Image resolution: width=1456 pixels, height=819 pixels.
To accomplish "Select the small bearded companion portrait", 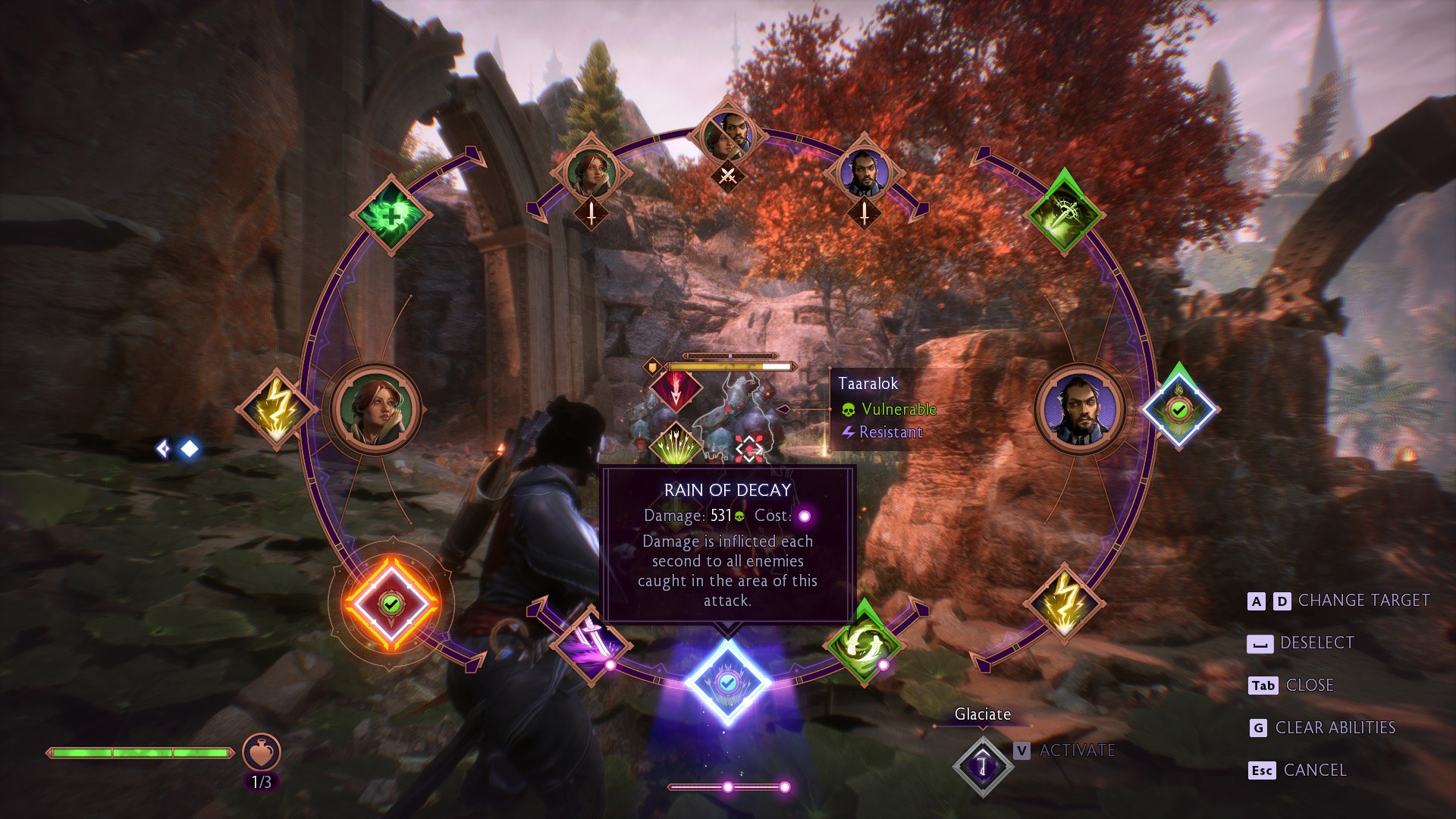I will [865, 171].
